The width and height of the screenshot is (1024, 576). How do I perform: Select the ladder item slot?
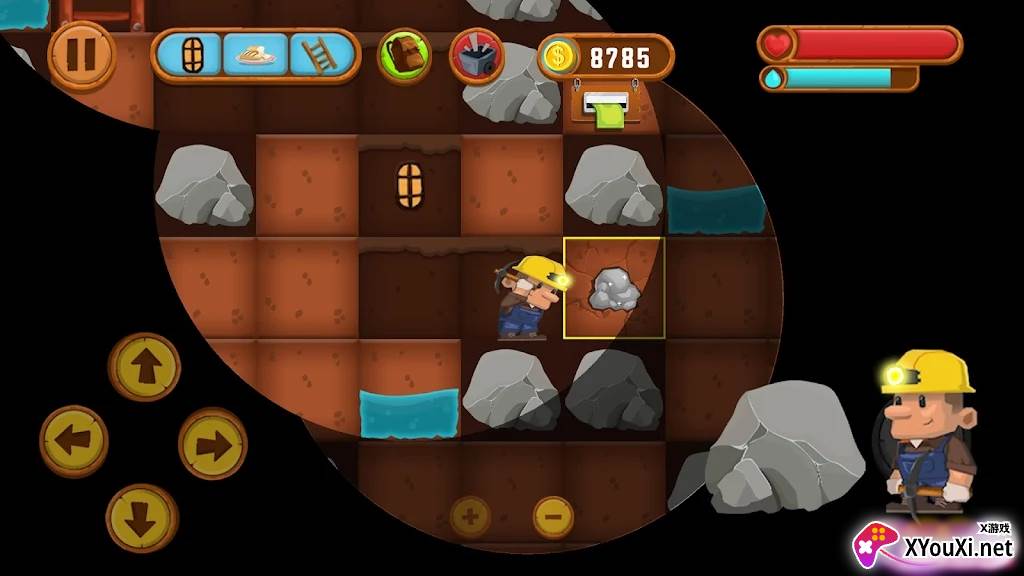point(321,55)
